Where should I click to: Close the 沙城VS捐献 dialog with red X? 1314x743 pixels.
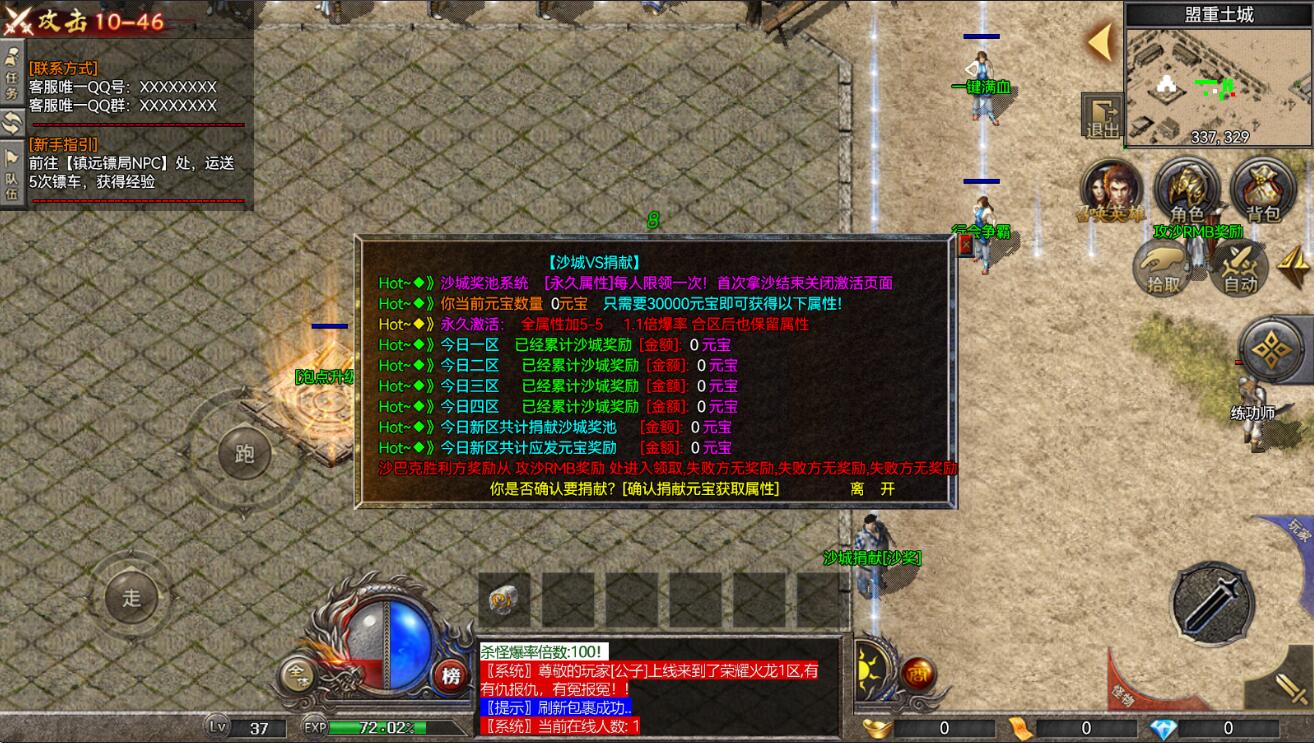(x=965, y=246)
